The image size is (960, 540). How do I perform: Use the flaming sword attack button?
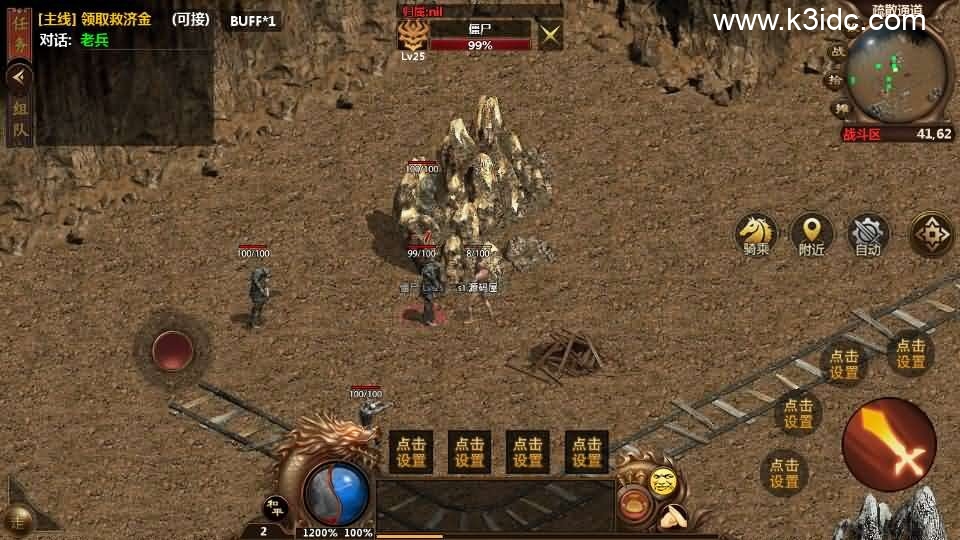point(889,444)
